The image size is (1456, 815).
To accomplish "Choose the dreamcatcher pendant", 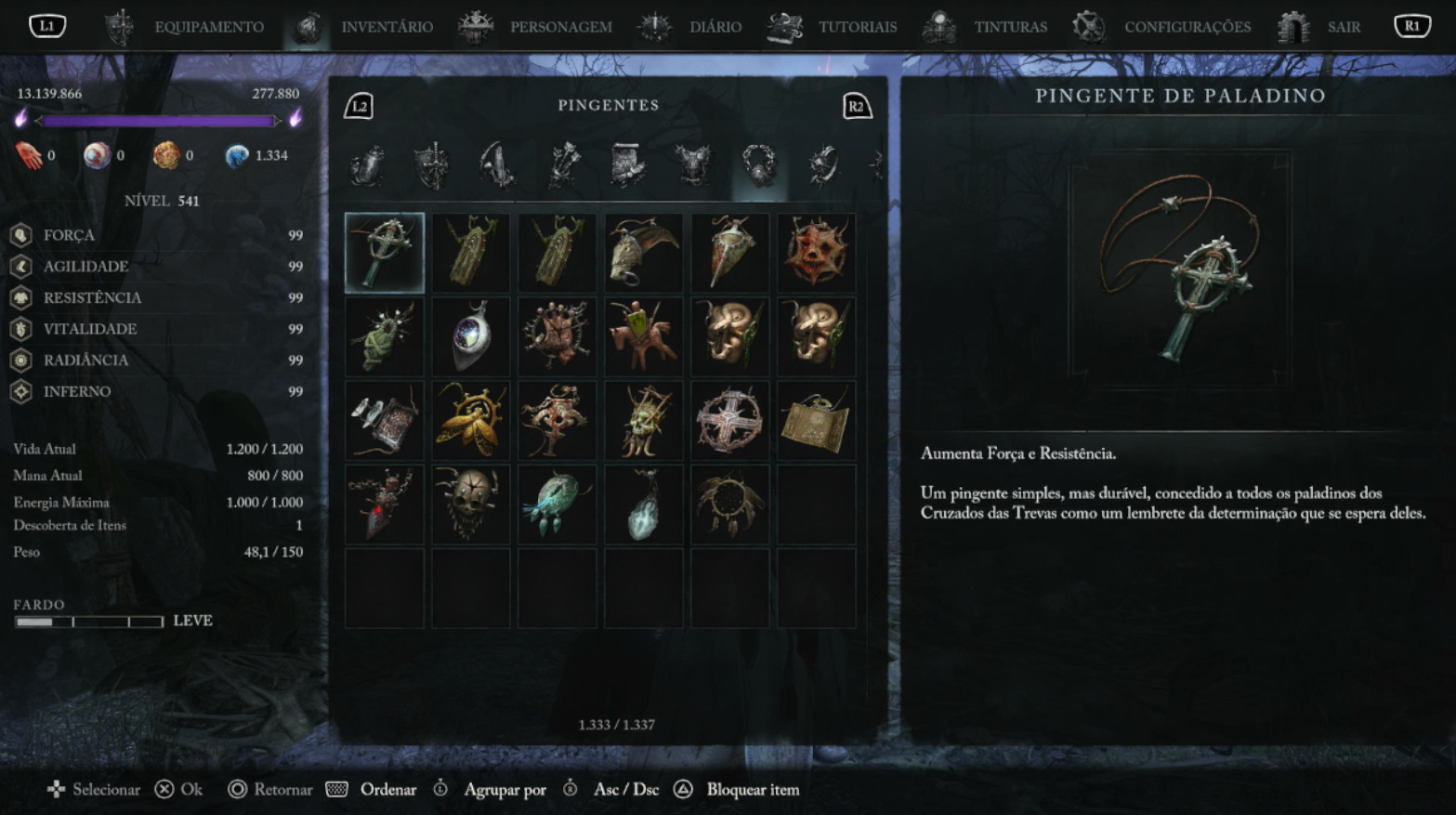I will (729, 505).
